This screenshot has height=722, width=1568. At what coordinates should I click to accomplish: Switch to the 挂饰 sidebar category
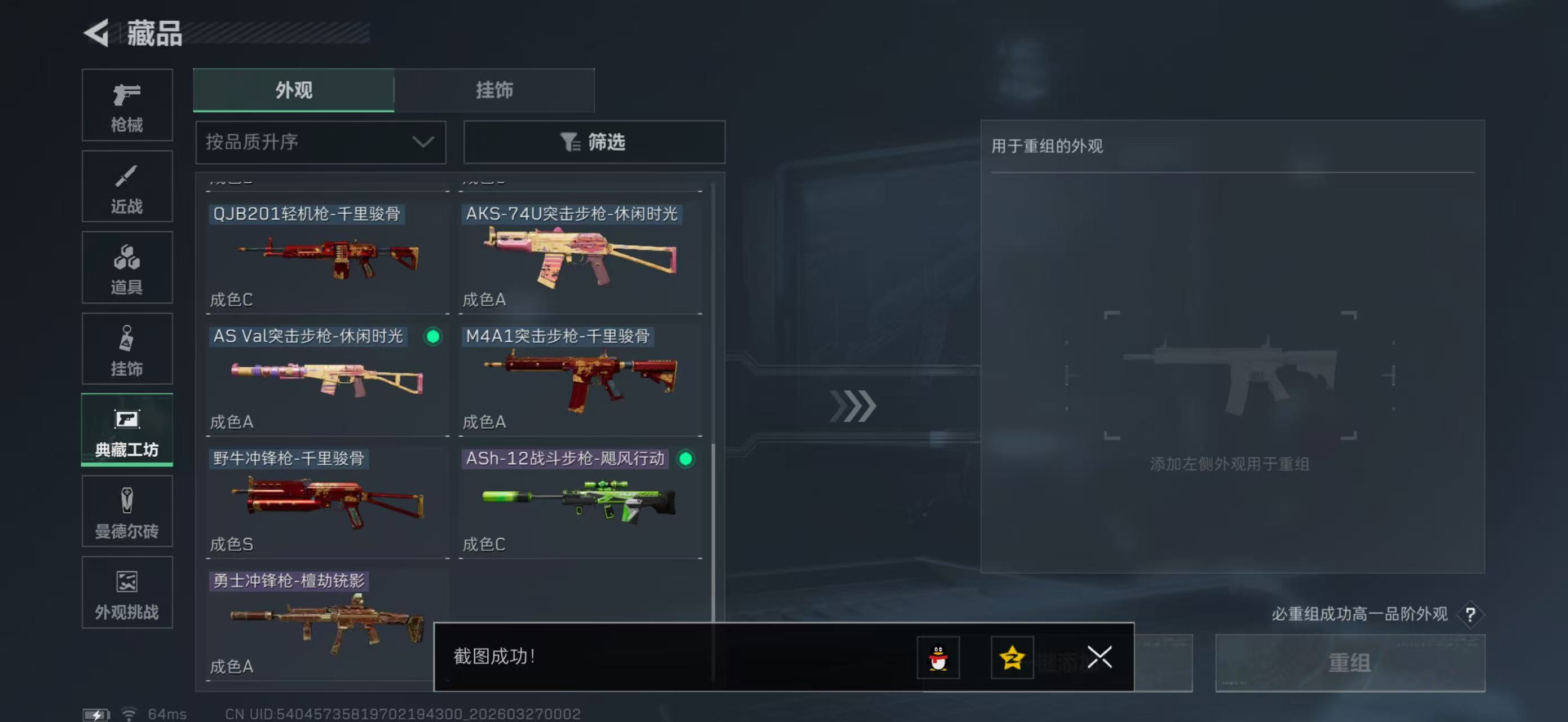click(126, 349)
